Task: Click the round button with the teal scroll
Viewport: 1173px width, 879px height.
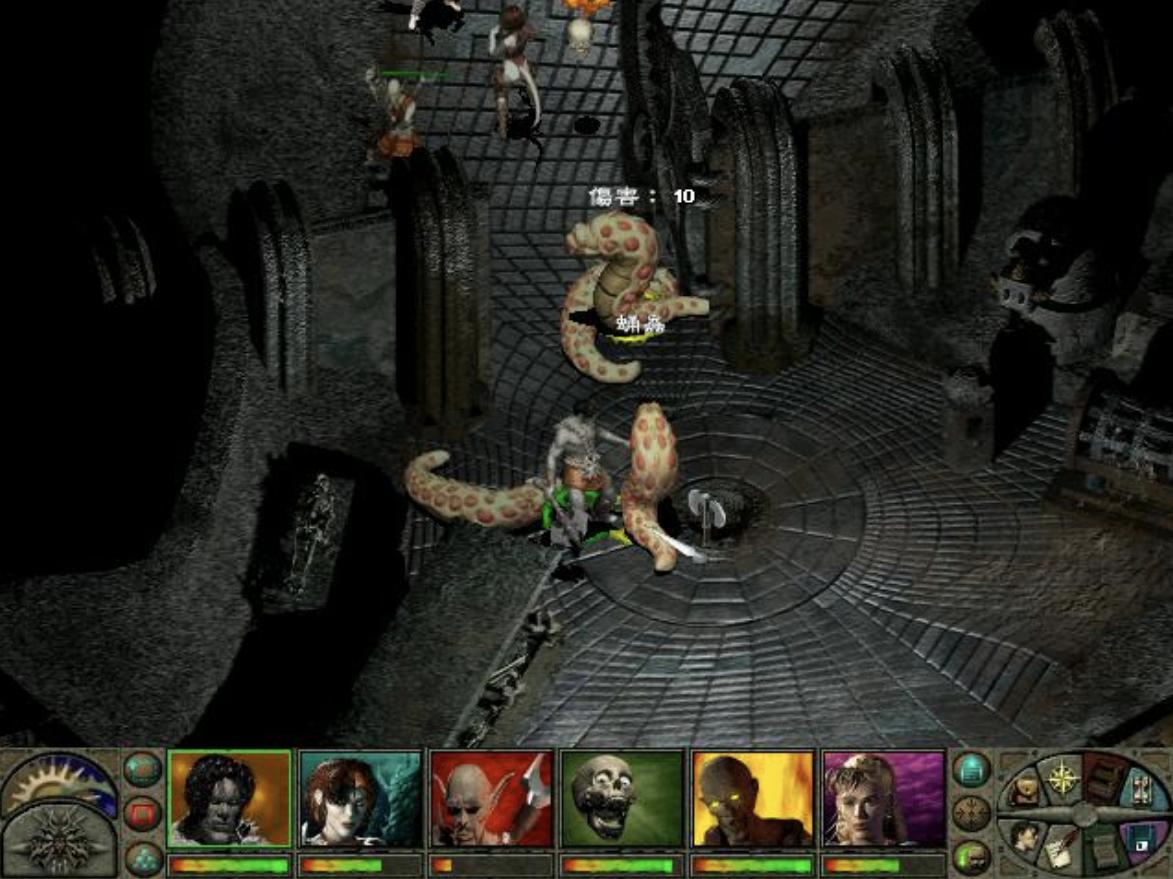Action: (x=970, y=769)
